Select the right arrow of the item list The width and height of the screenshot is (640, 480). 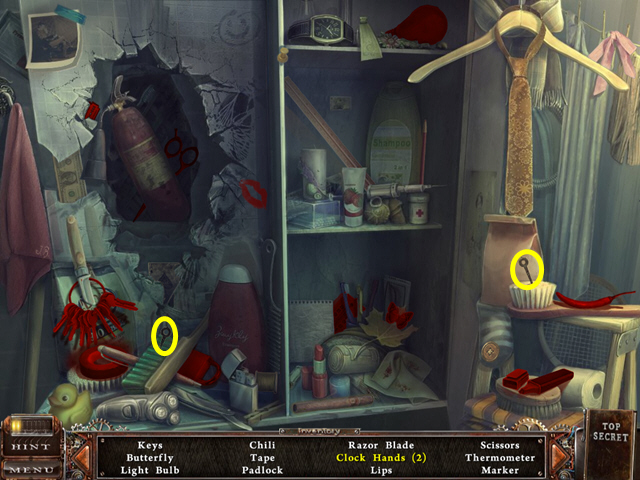(560, 455)
